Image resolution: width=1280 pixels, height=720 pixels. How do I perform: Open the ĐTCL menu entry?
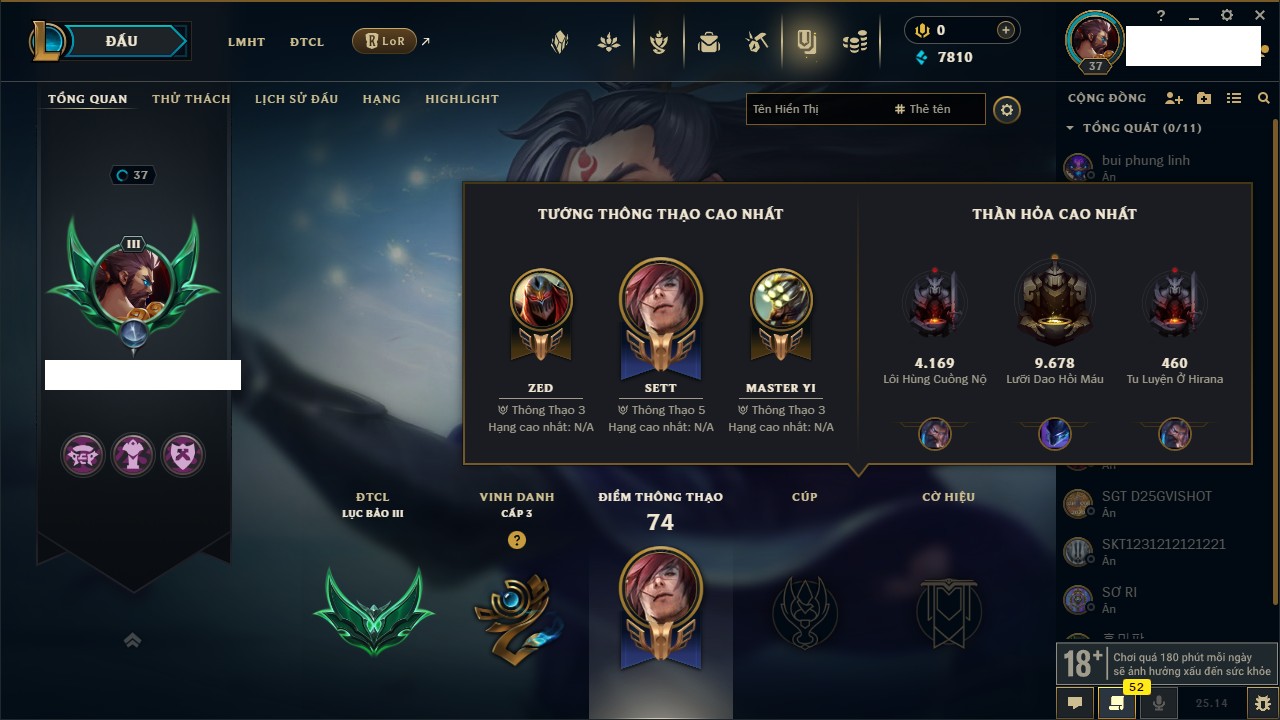click(x=307, y=42)
